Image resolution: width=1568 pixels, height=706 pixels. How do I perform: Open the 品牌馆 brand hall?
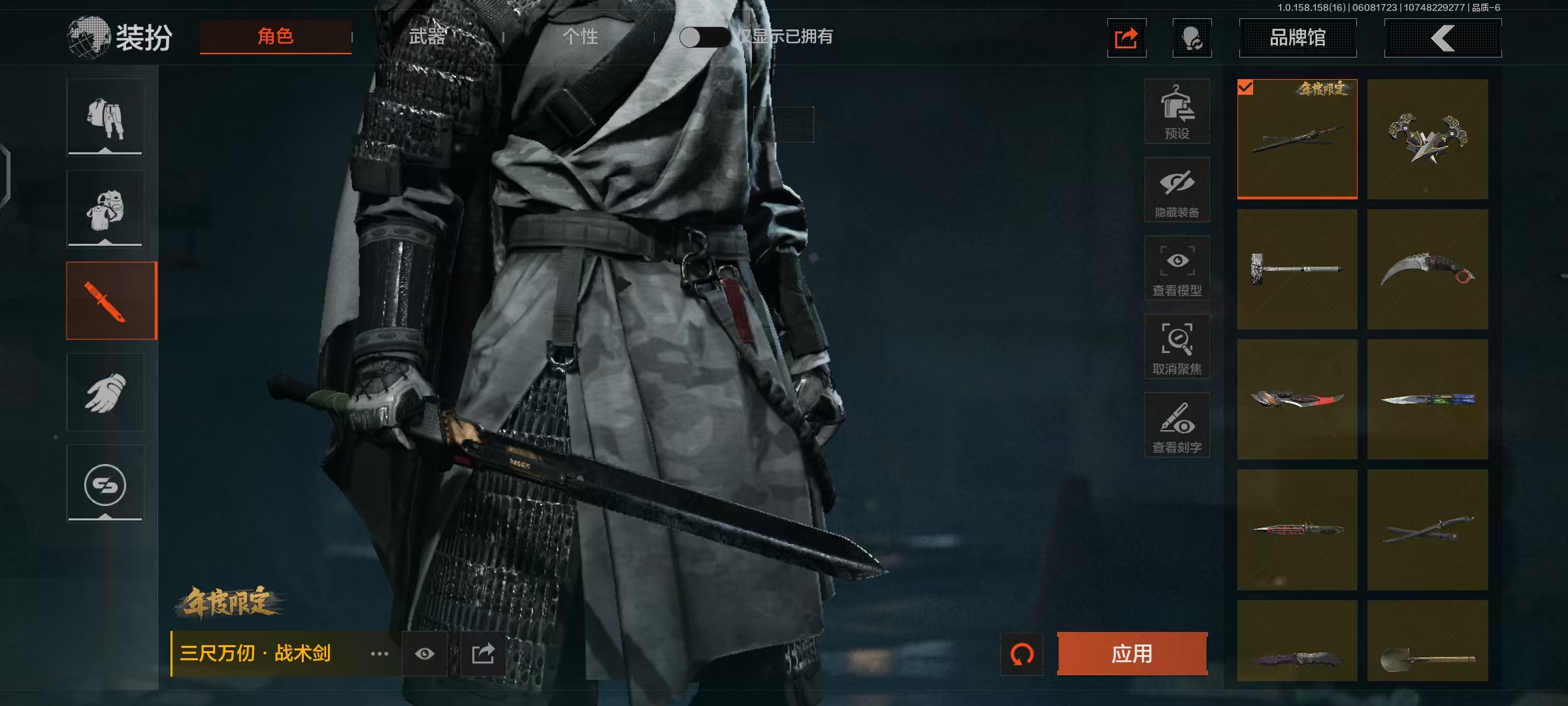[1298, 38]
